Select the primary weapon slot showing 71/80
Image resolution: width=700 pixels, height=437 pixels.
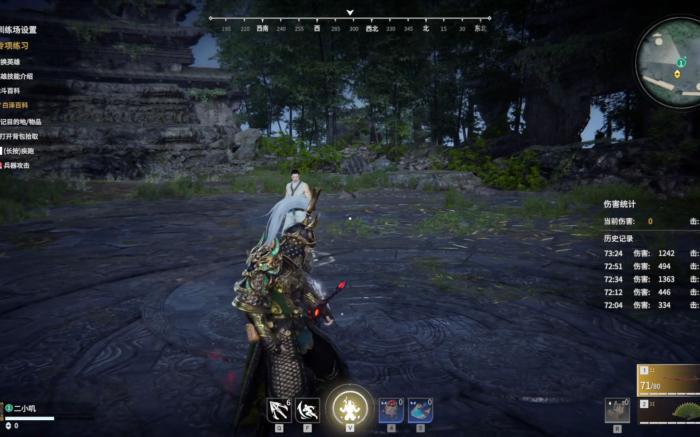[668, 380]
